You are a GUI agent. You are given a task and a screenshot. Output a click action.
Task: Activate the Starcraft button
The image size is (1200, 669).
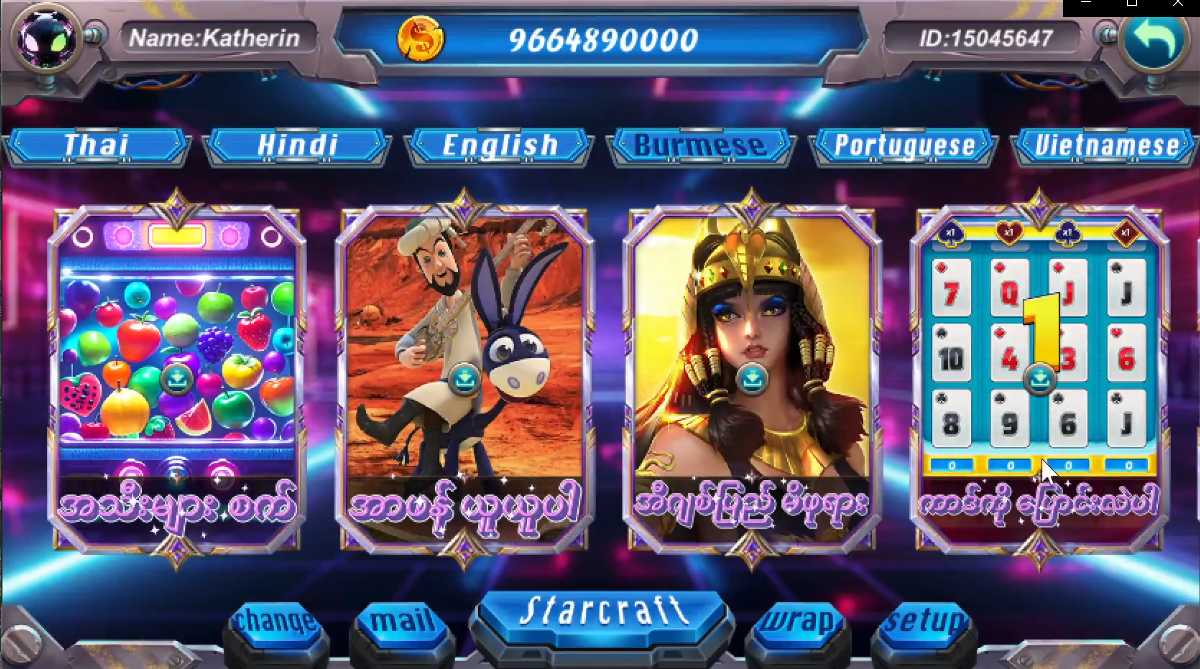pyautogui.click(x=602, y=612)
